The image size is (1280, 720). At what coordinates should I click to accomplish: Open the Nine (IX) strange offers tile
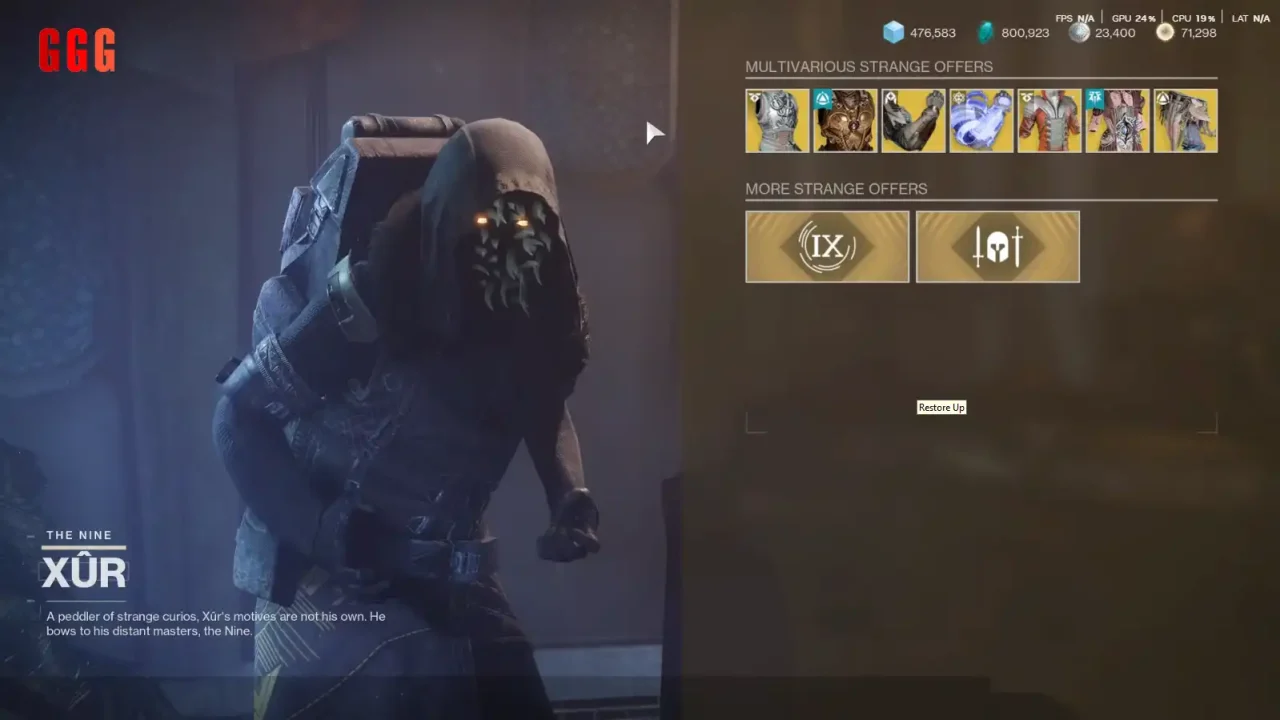tap(827, 247)
